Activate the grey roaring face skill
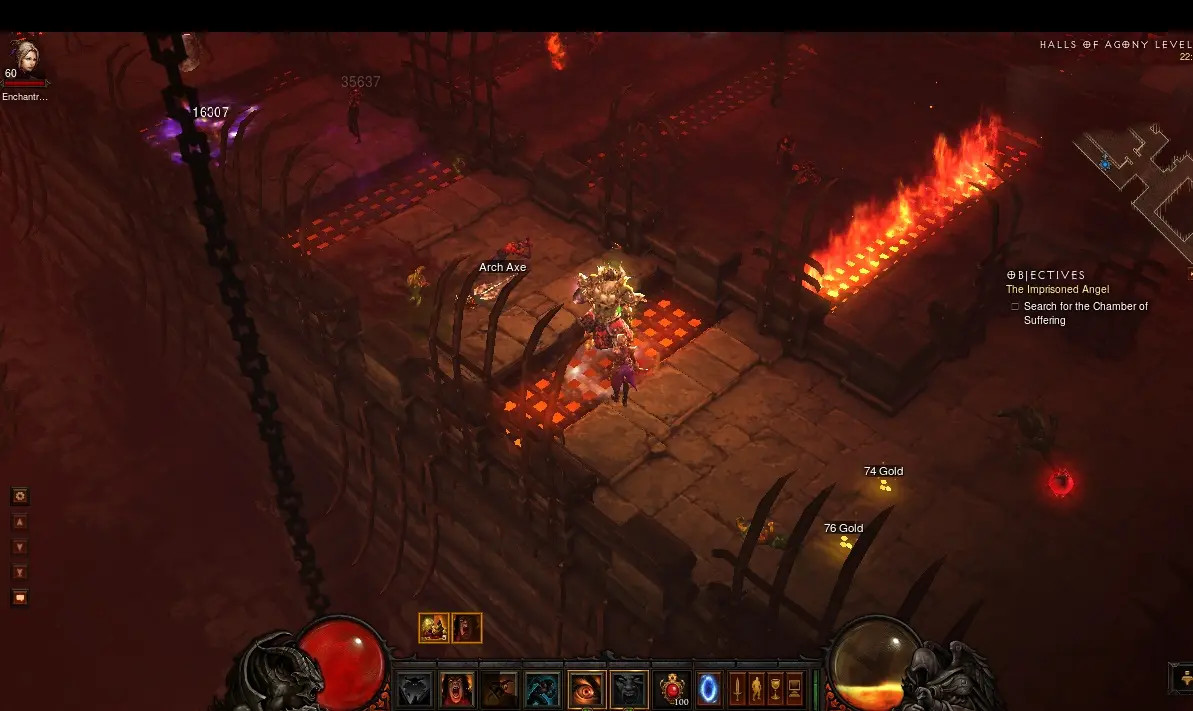The height and width of the screenshot is (711, 1193). (629, 689)
